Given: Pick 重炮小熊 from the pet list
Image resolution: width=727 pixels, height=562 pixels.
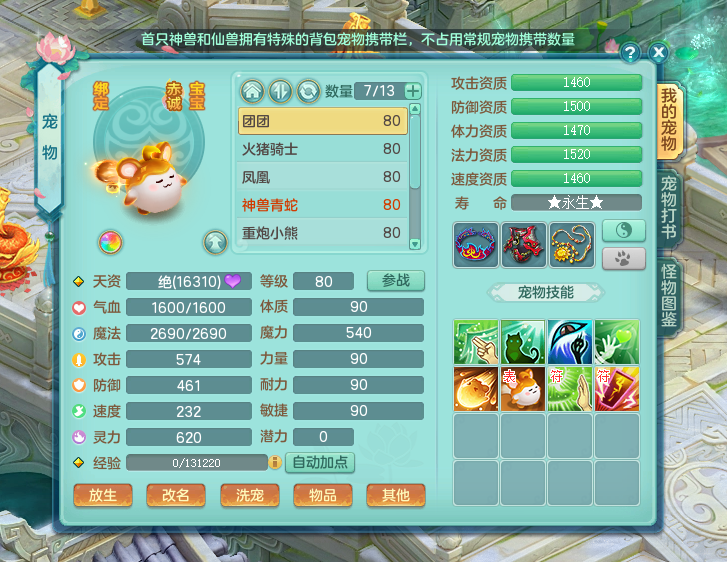Looking at the screenshot, I should [322, 233].
